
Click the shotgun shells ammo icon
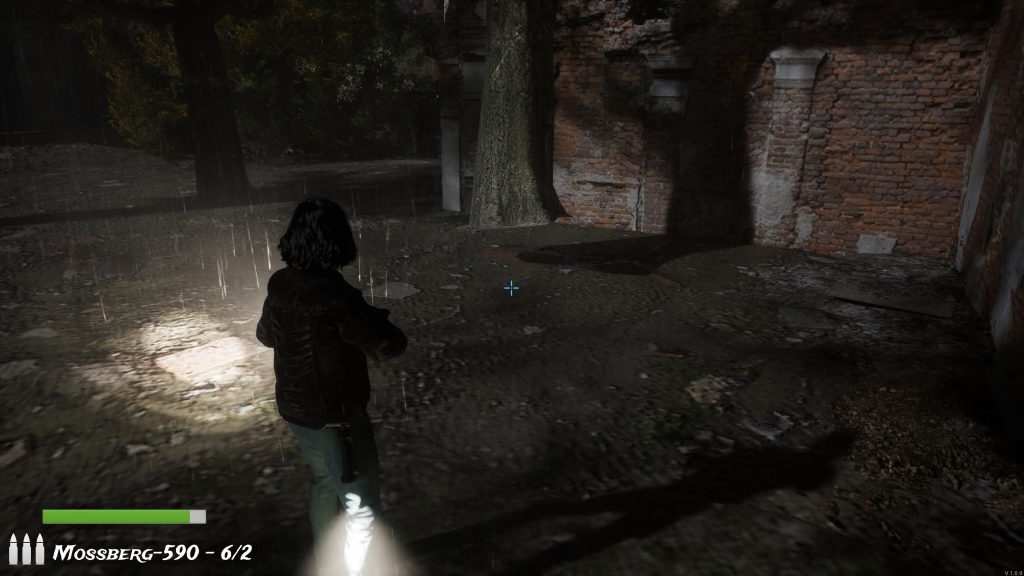click(27, 549)
